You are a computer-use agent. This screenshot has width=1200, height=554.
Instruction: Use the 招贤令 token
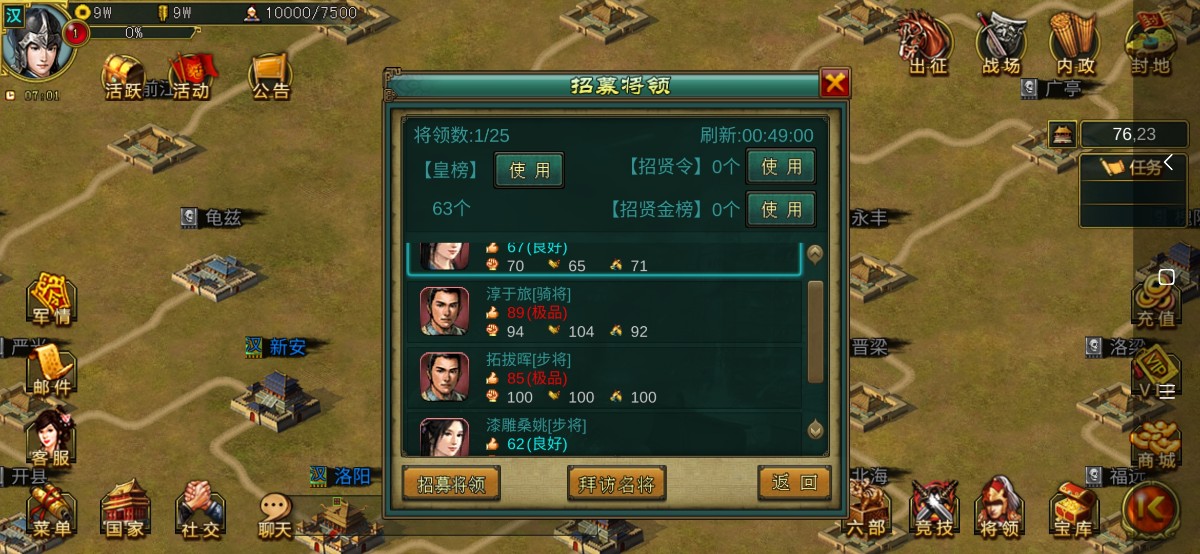(x=781, y=167)
